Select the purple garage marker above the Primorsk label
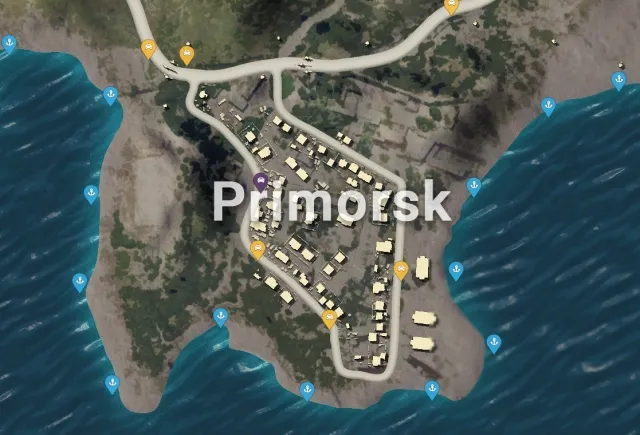The height and width of the screenshot is (435, 640). click(261, 181)
